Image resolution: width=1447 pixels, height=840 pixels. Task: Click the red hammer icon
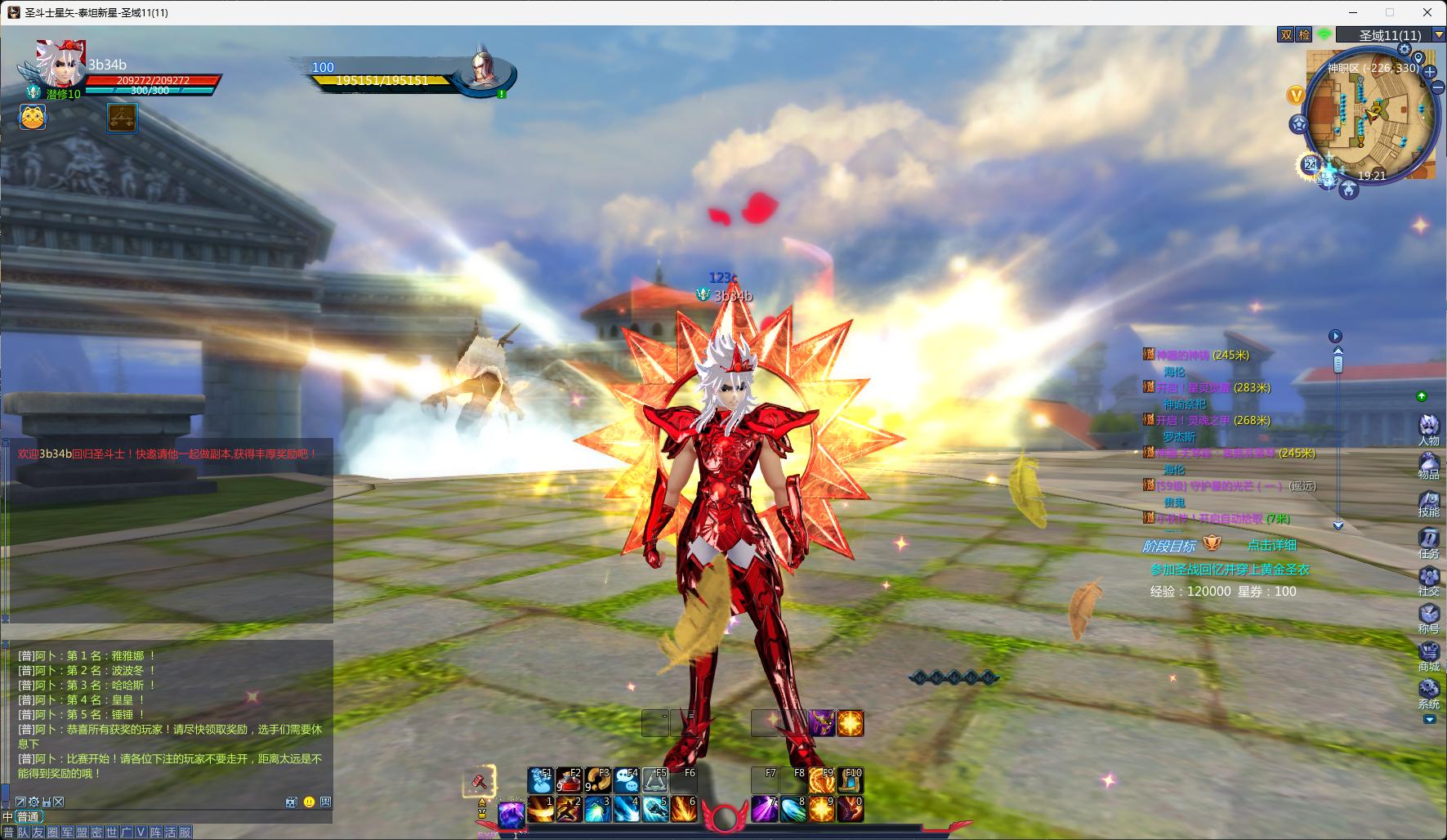point(480,780)
